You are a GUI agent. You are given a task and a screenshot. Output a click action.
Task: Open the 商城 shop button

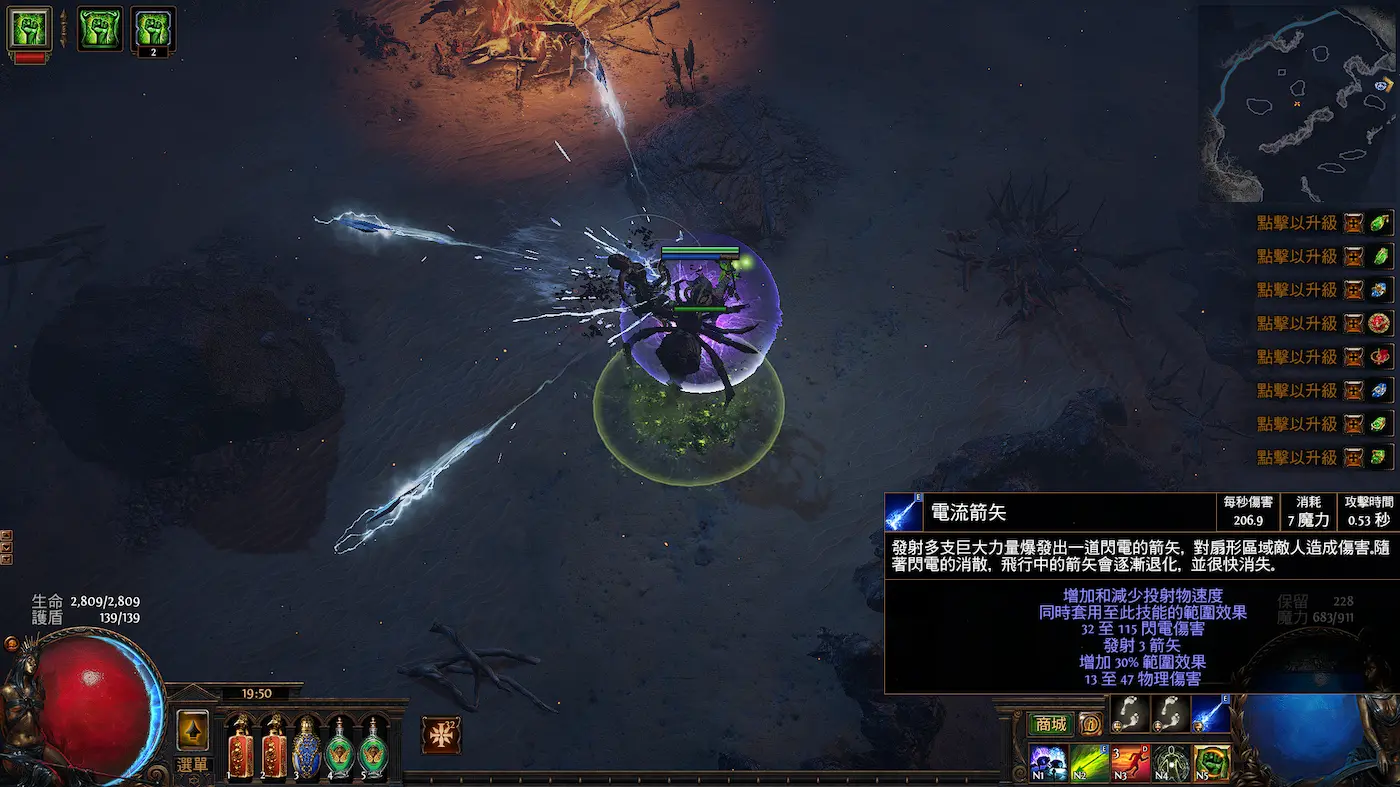pyautogui.click(x=1050, y=724)
